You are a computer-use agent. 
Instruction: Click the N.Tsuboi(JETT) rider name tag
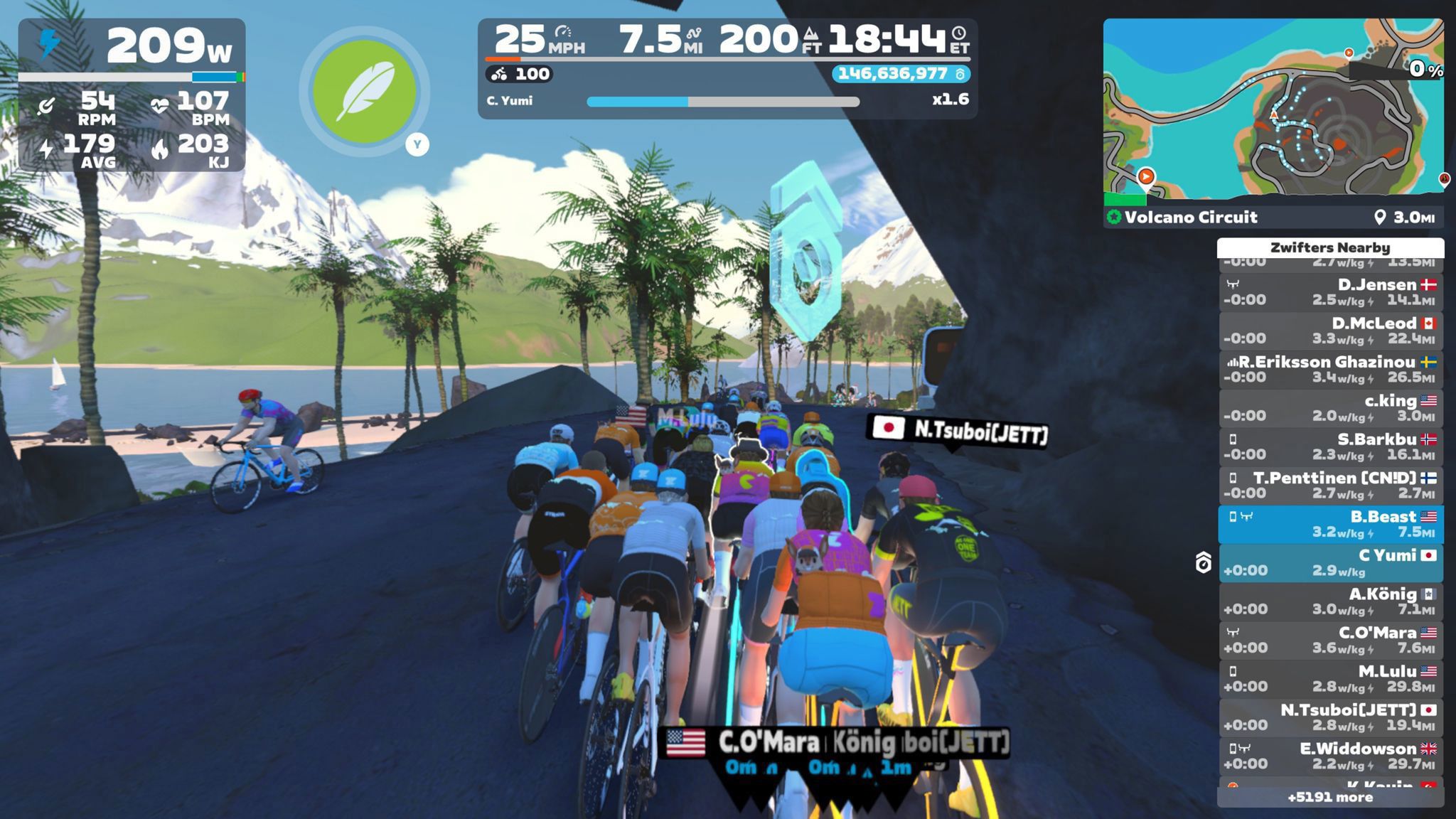pos(958,429)
